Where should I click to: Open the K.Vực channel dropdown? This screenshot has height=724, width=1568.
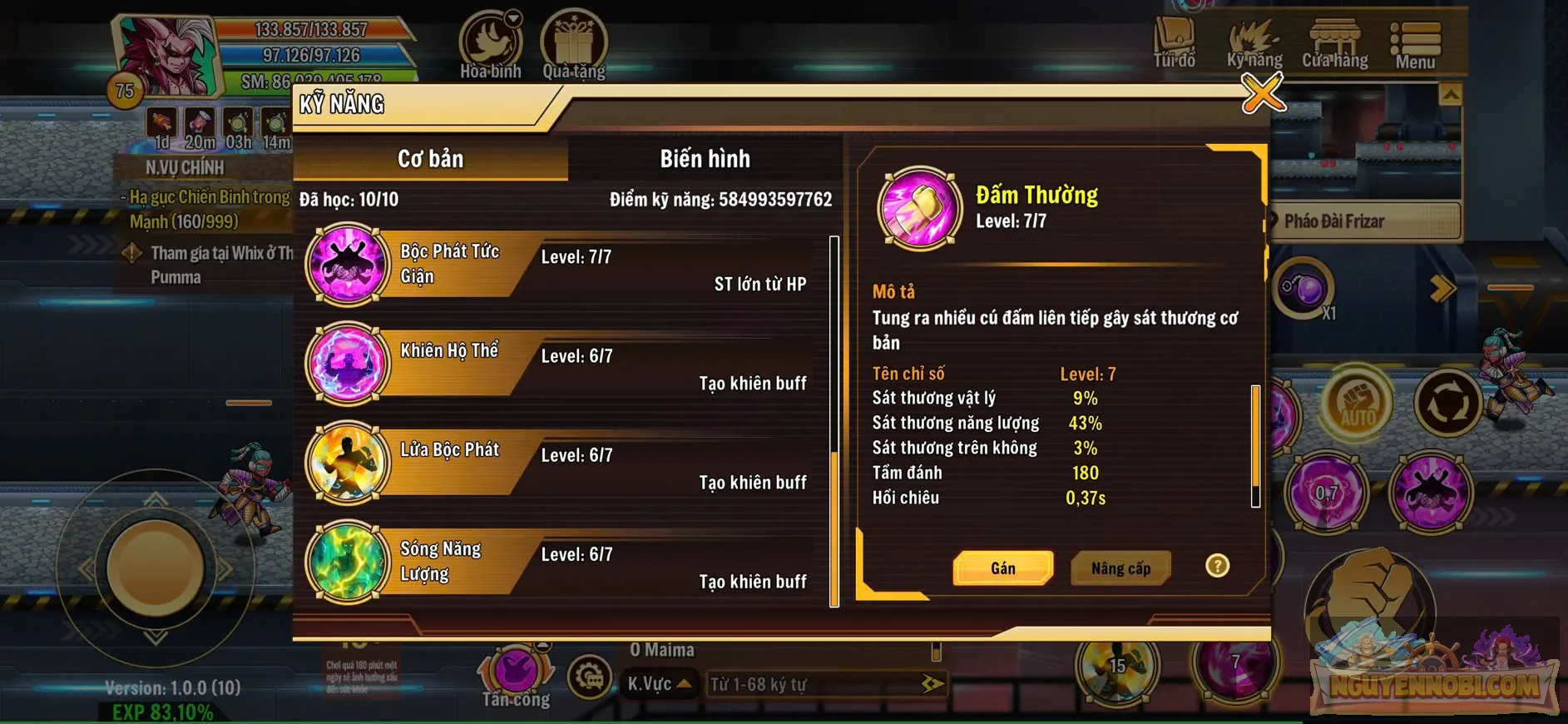pyautogui.click(x=658, y=684)
